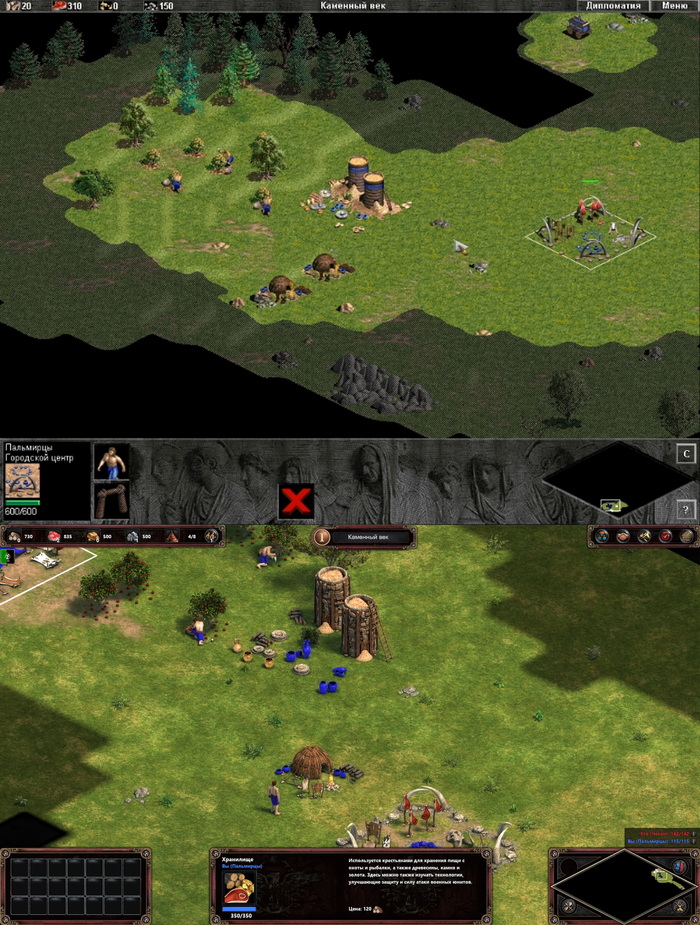This screenshot has width=700, height=925.
Task: Select the Town Center portrait
Action: [22, 480]
